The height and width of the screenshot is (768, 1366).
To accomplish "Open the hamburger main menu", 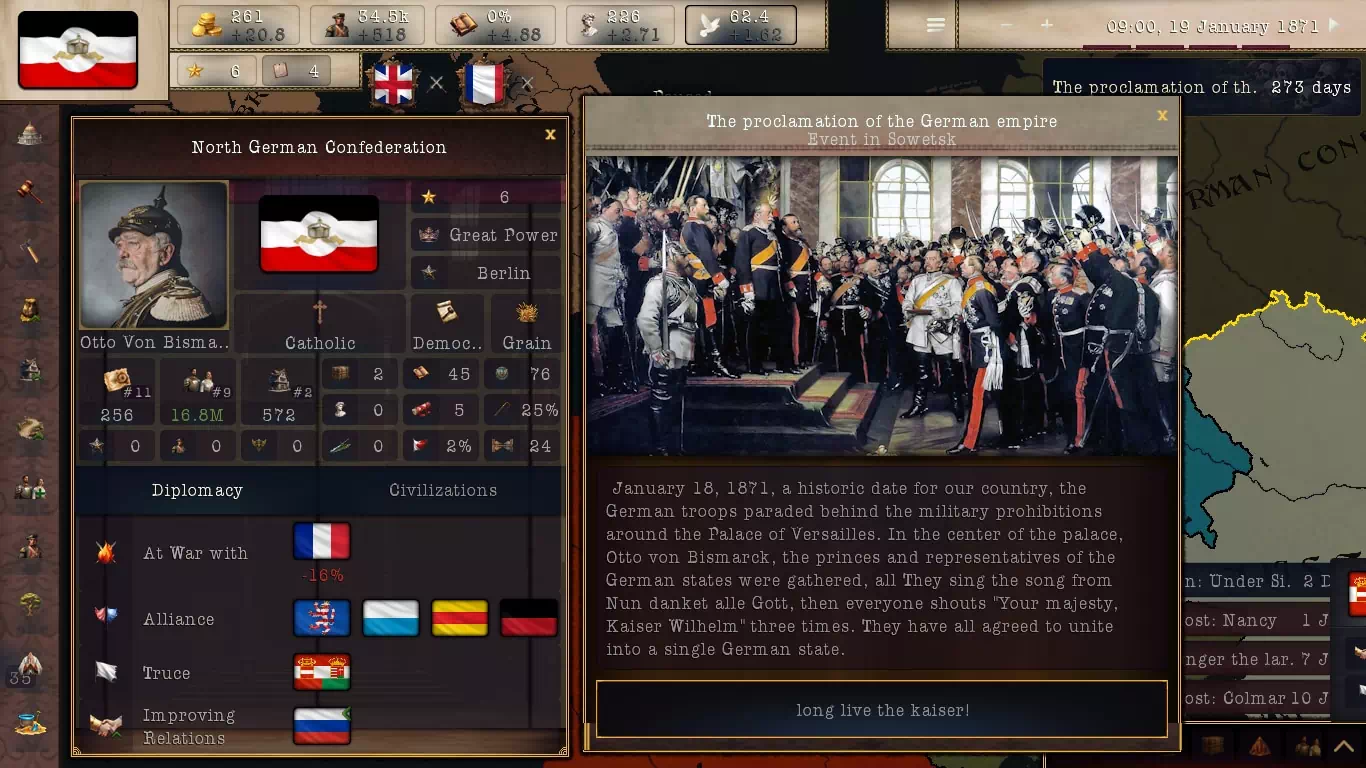I will pyautogui.click(x=935, y=25).
